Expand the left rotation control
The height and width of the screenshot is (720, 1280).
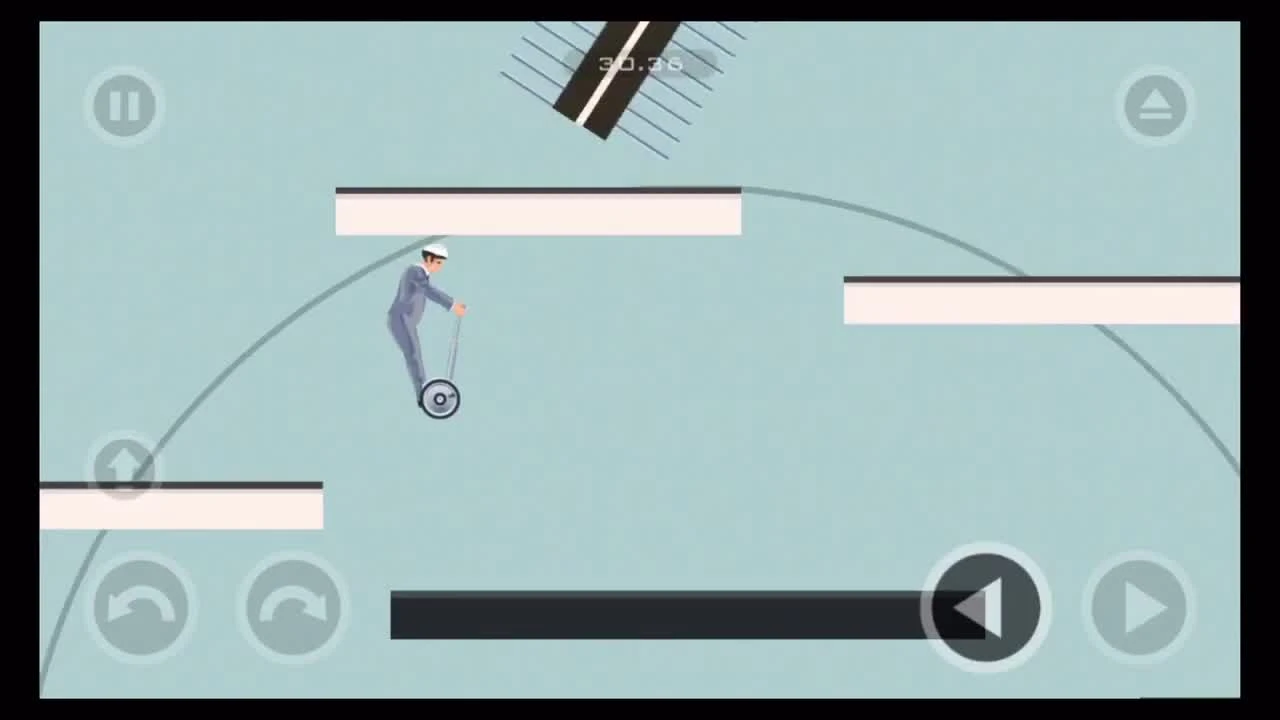point(141,606)
